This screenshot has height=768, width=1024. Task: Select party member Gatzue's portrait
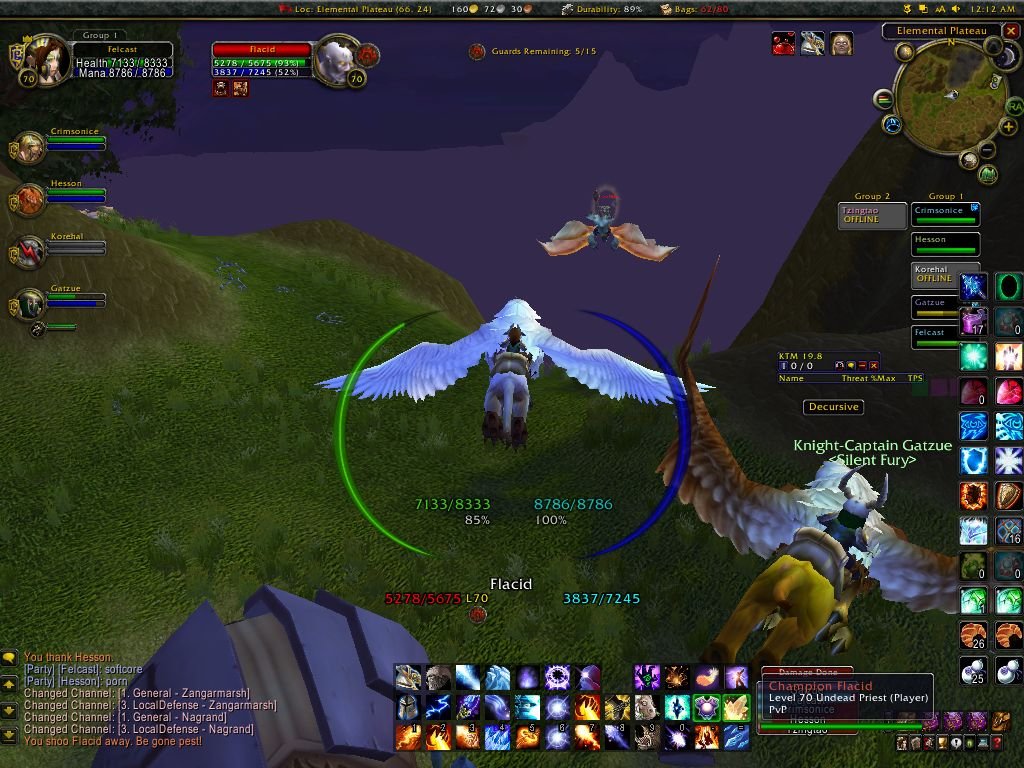[27, 305]
